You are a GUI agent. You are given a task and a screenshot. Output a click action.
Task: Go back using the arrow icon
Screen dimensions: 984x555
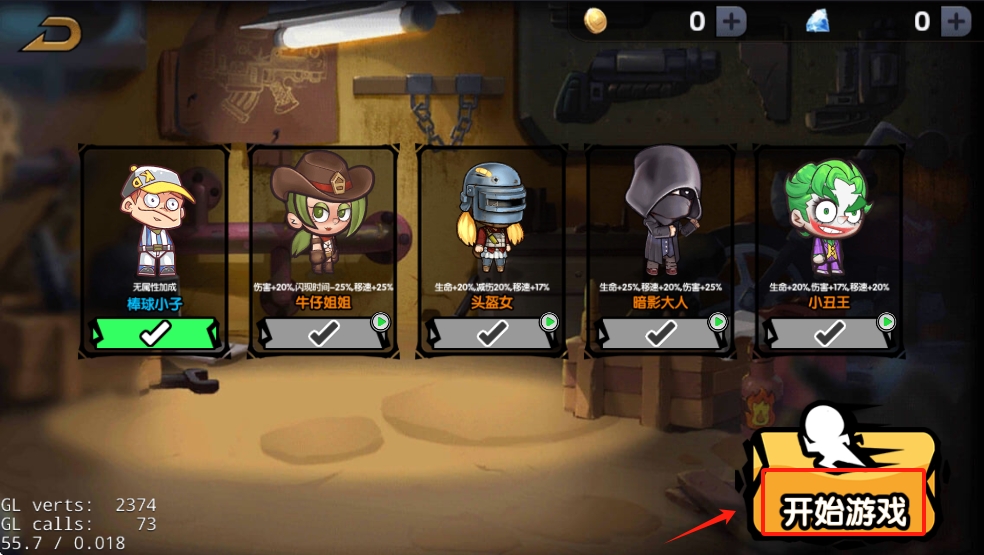click(52, 34)
